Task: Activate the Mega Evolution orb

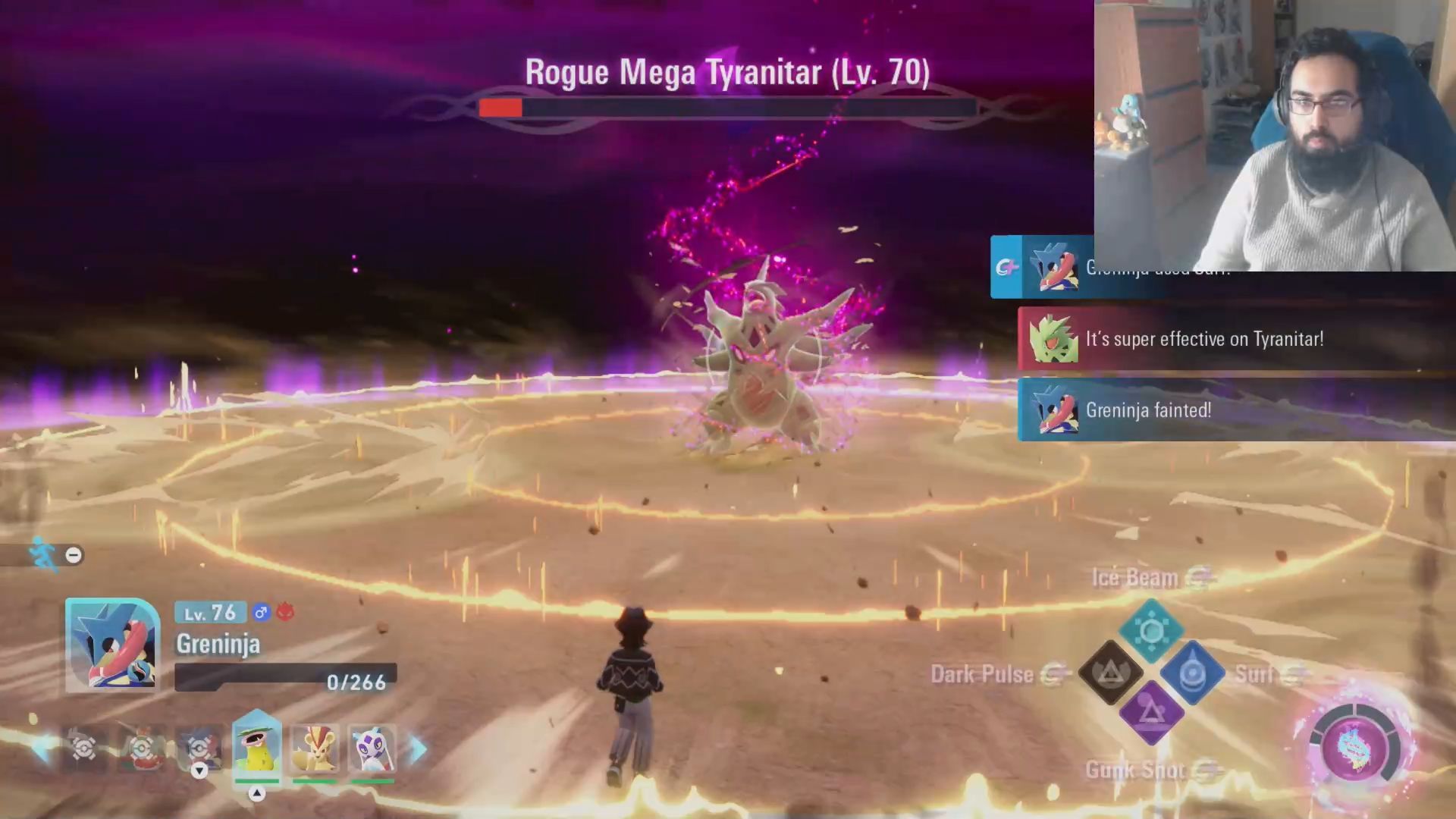Action: 1354,748
